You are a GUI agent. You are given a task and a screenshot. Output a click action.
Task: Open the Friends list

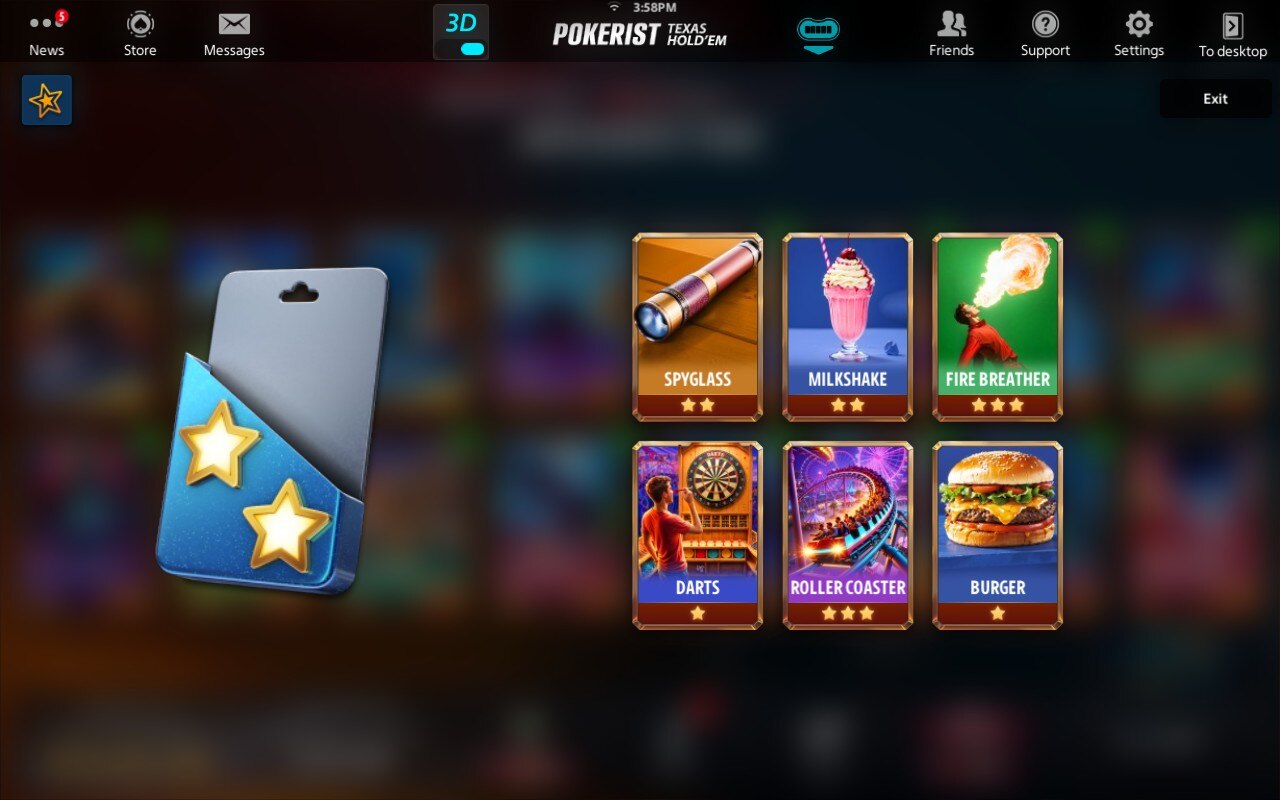[951, 33]
